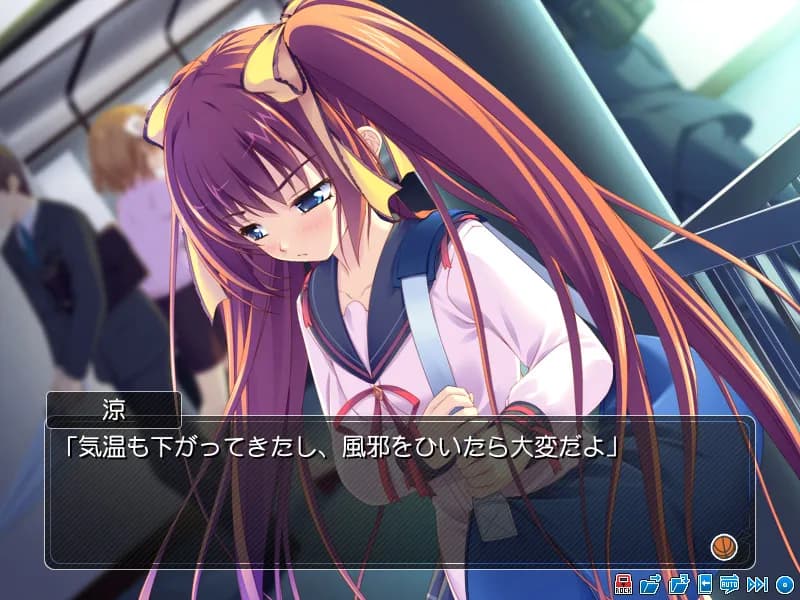This screenshot has width=800, height=600.
Task: Activate the skip fast-forward button
Action: pyautogui.click(x=757, y=584)
